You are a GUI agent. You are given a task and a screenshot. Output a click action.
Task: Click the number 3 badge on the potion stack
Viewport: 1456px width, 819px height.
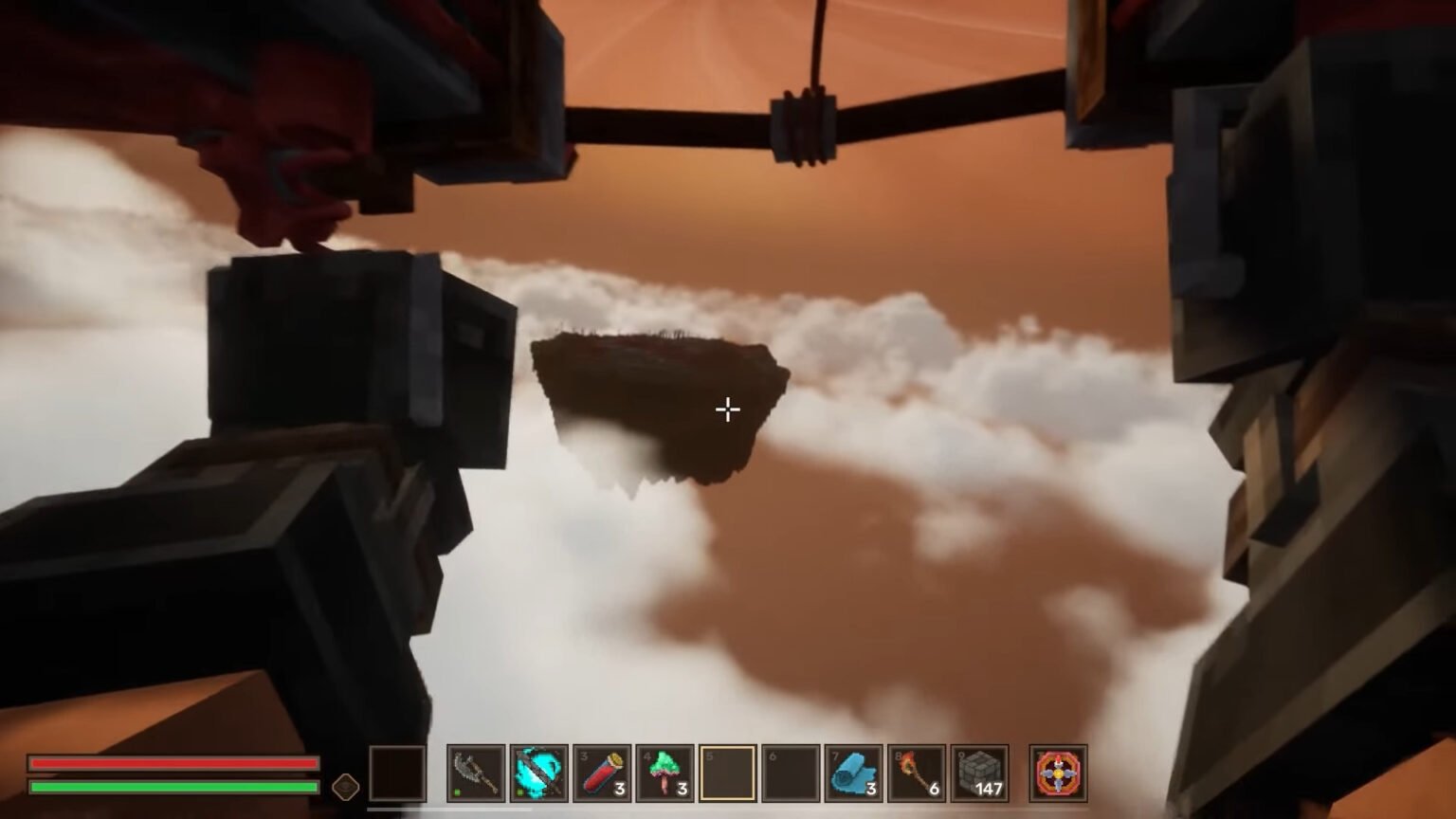(621, 788)
